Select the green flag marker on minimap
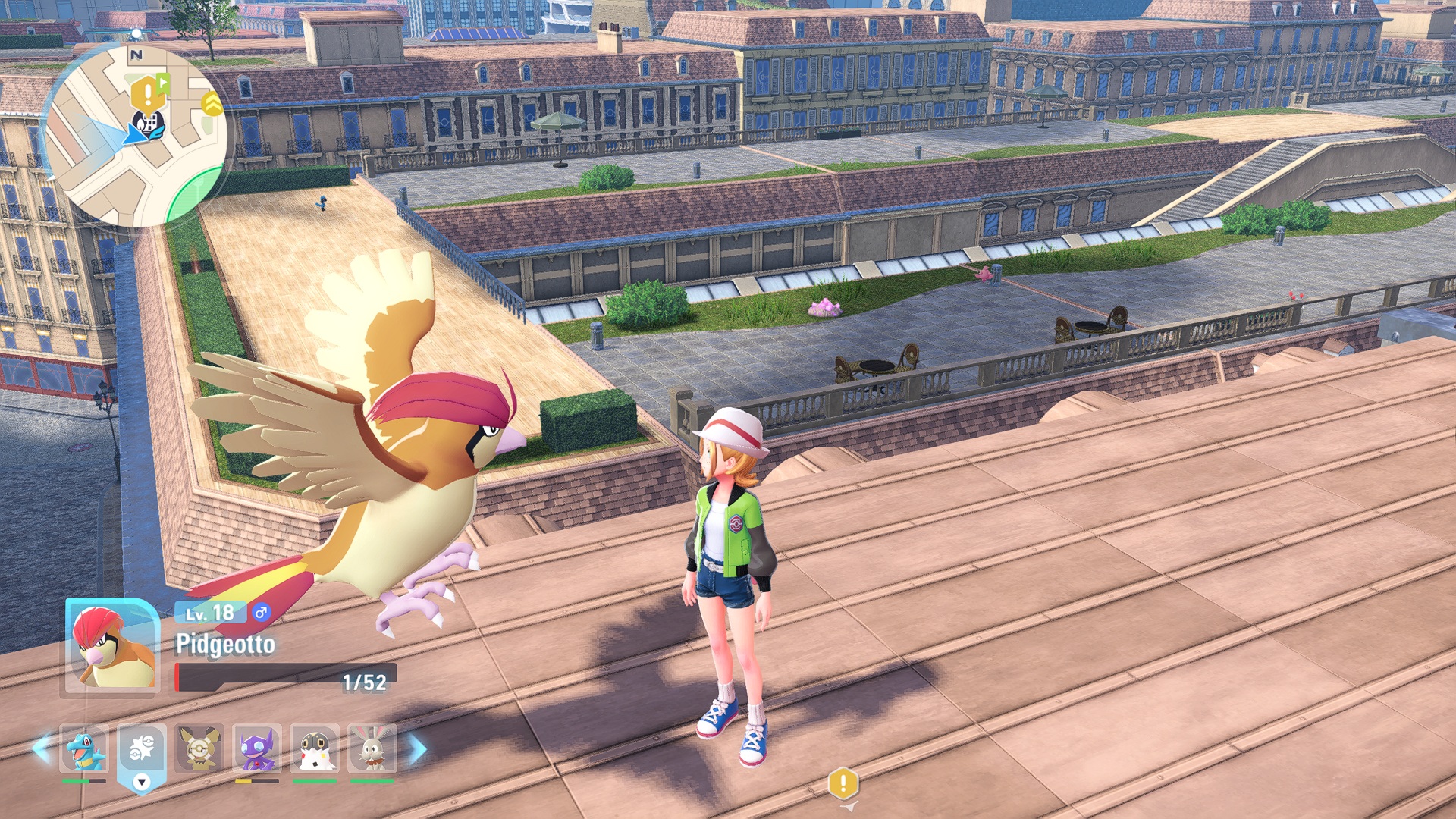The image size is (1456, 819). coord(163,82)
